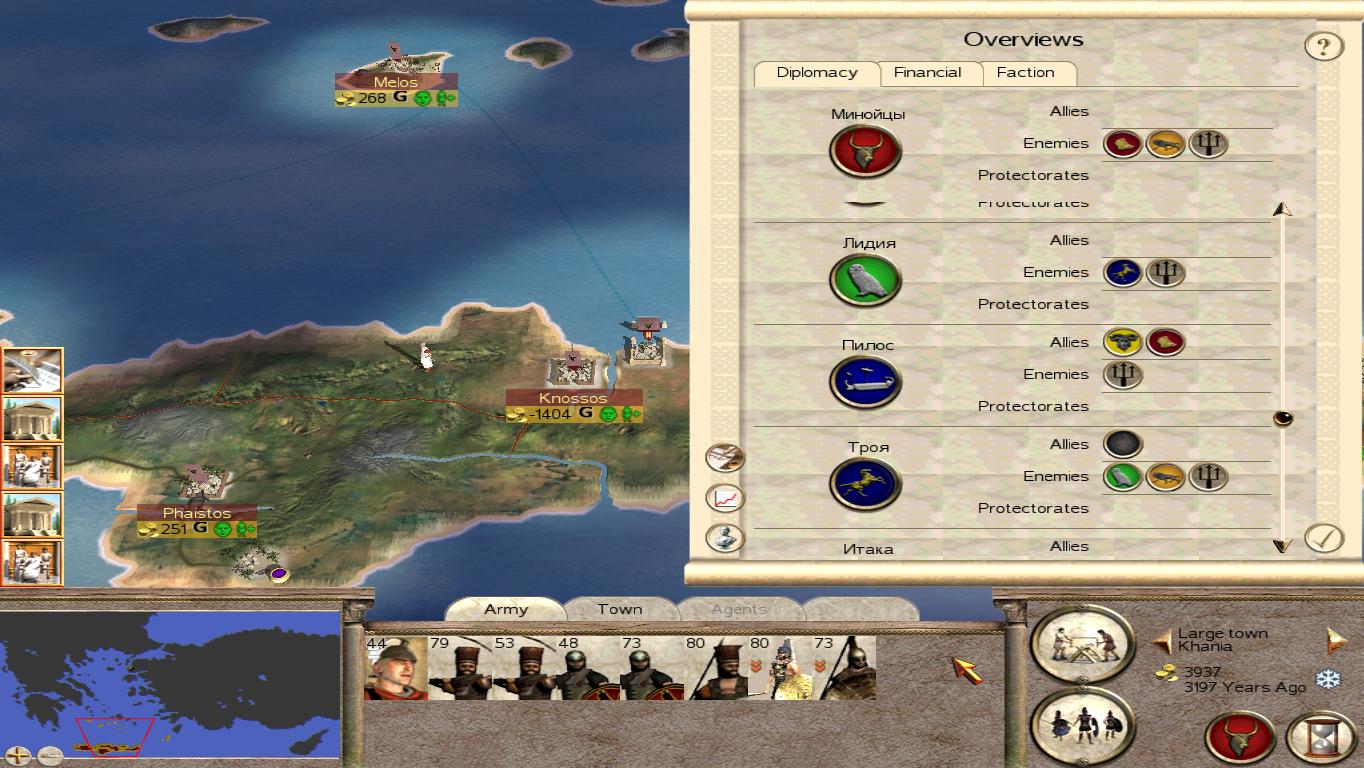Image resolution: width=1364 pixels, height=768 pixels.
Task: Click the Lydia owl faction emblem
Action: pyautogui.click(x=865, y=281)
